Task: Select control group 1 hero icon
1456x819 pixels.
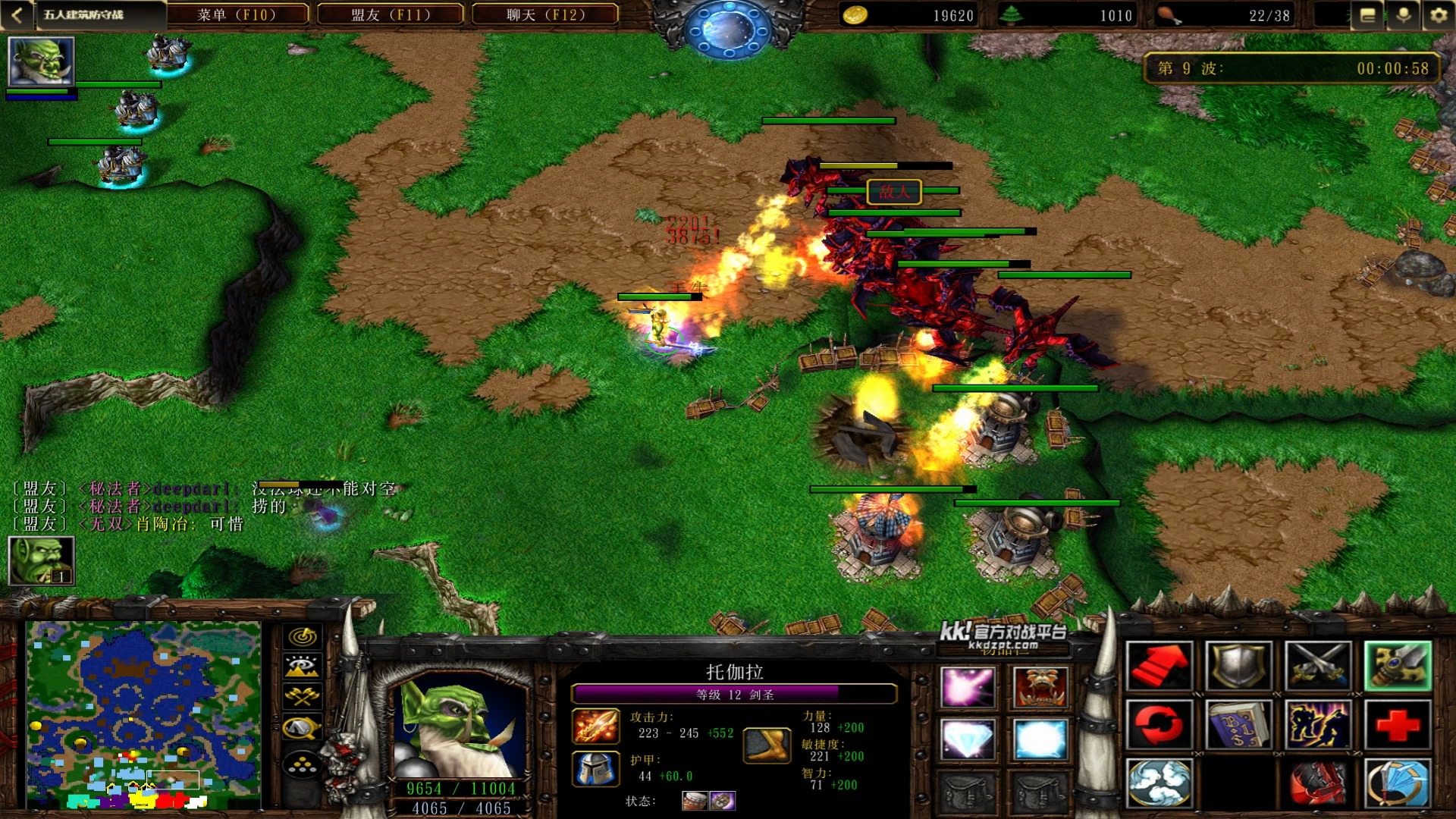Action: click(x=41, y=560)
